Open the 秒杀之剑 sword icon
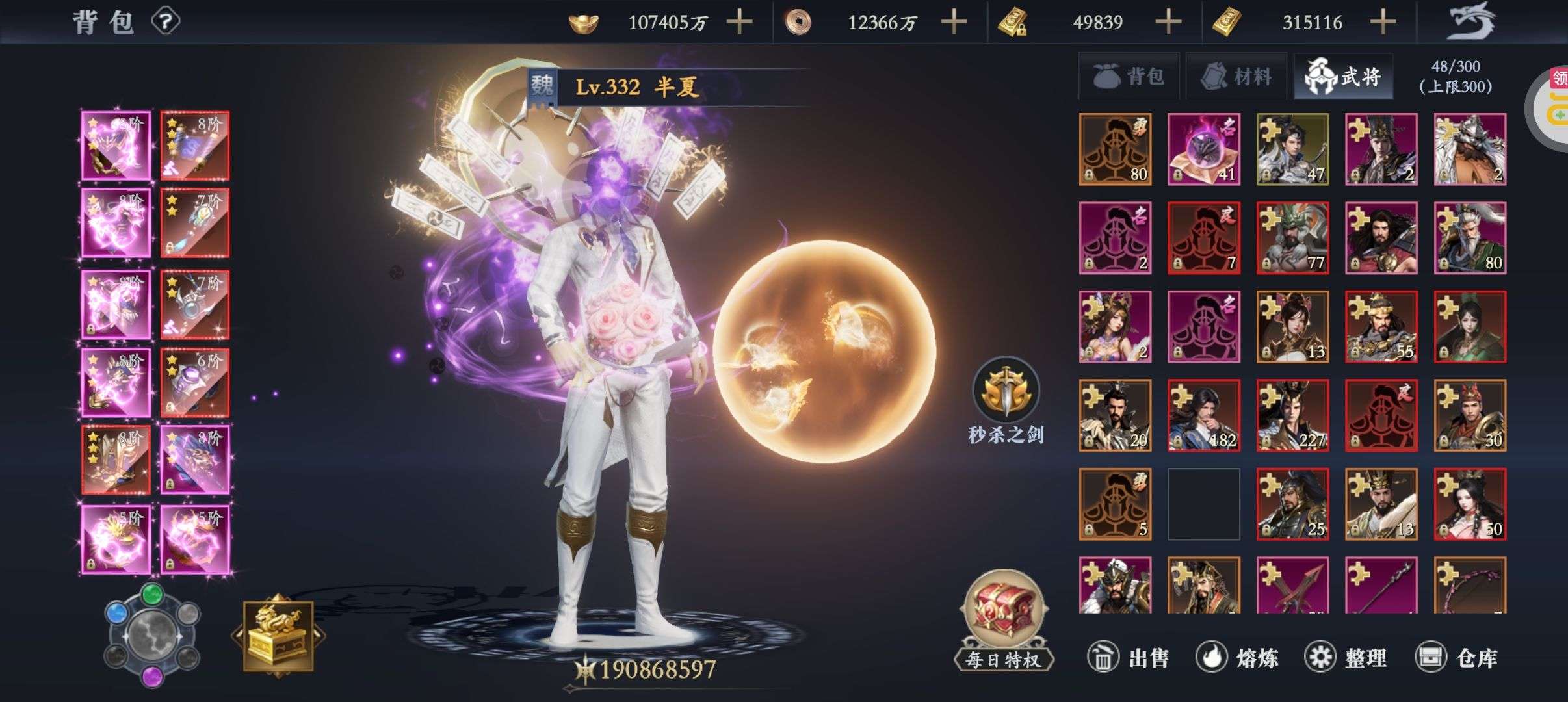The height and width of the screenshot is (702, 1568). [1006, 390]
